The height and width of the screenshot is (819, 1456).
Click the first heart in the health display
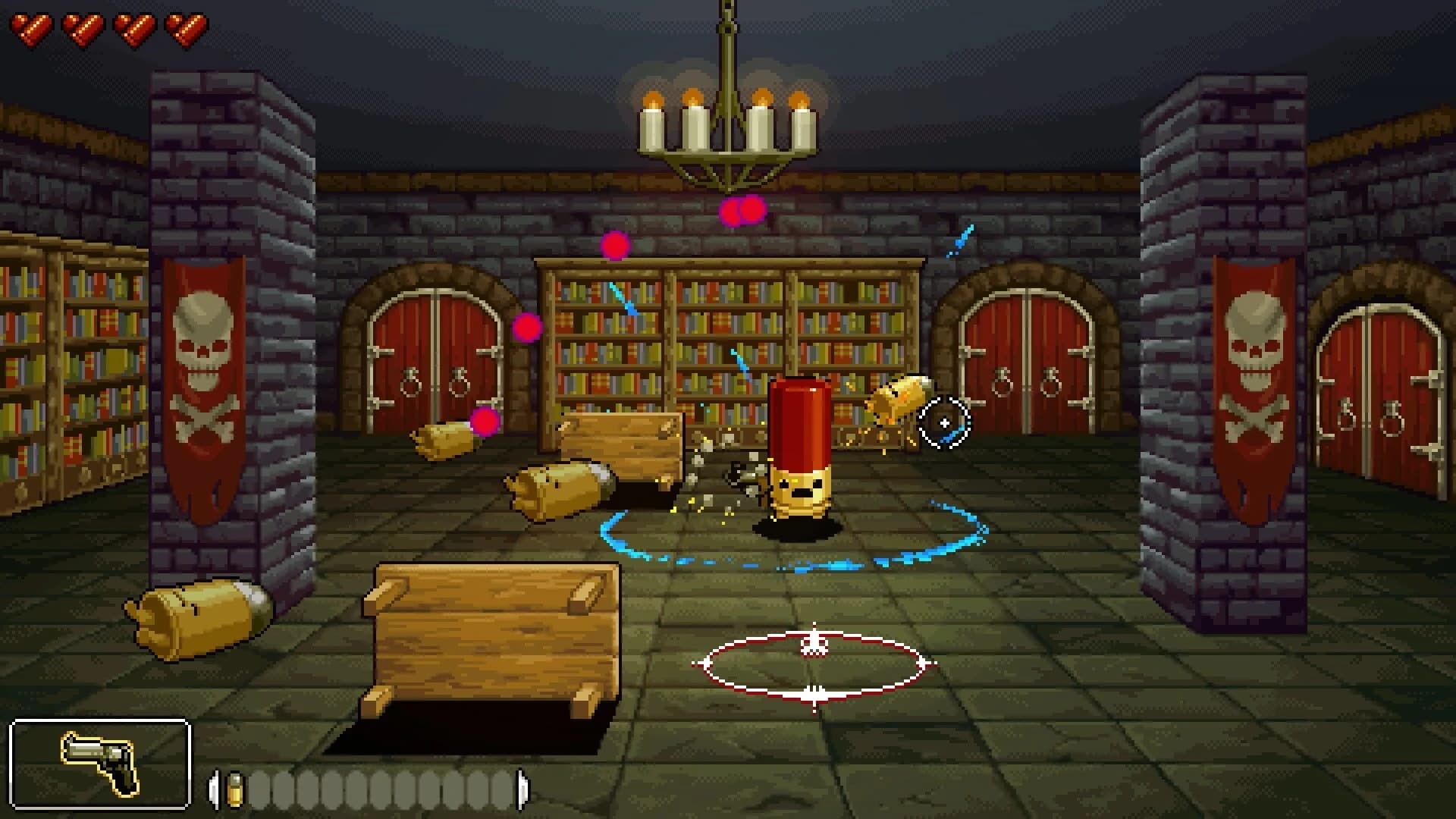33,28
